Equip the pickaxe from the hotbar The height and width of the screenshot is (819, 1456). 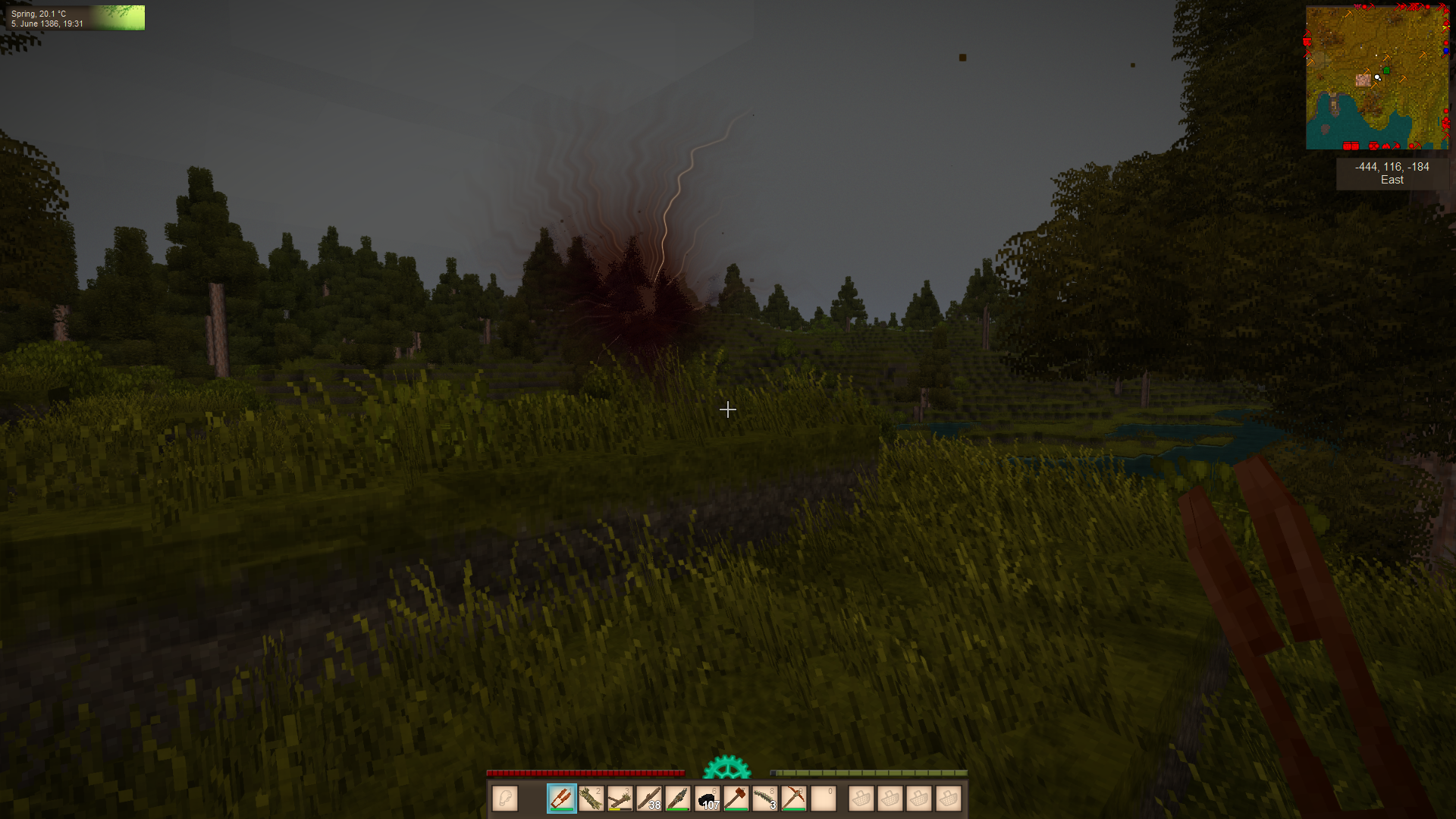pyautogui.click(x=794, y=799)
